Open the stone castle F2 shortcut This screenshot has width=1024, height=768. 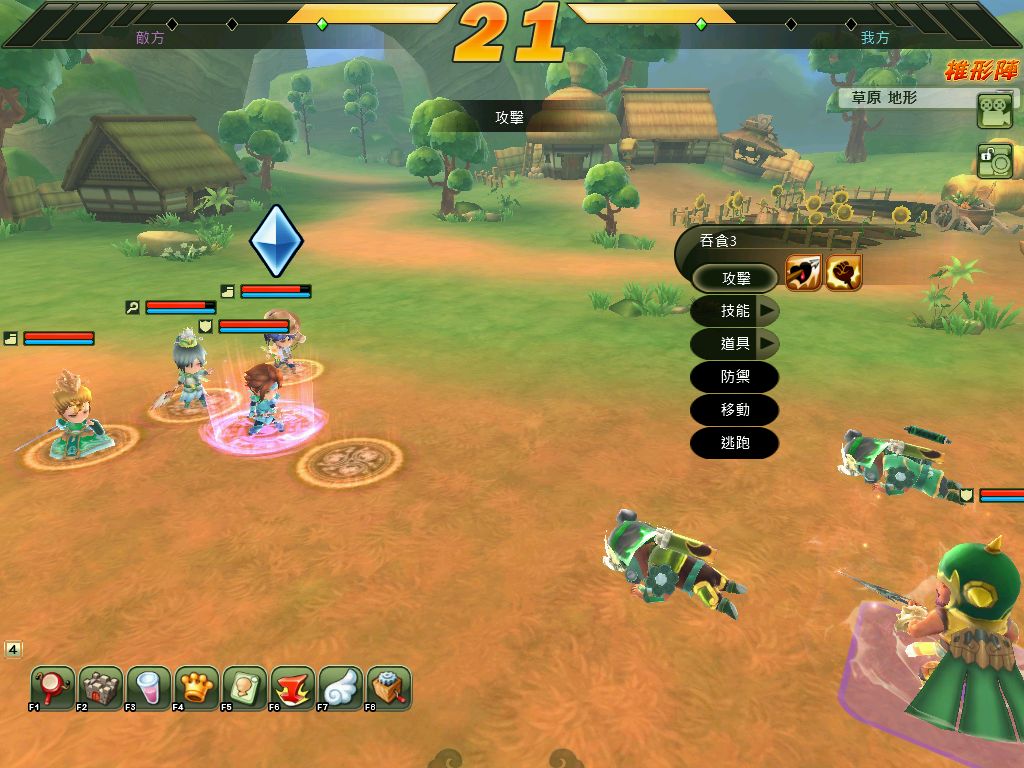(101, 688)
